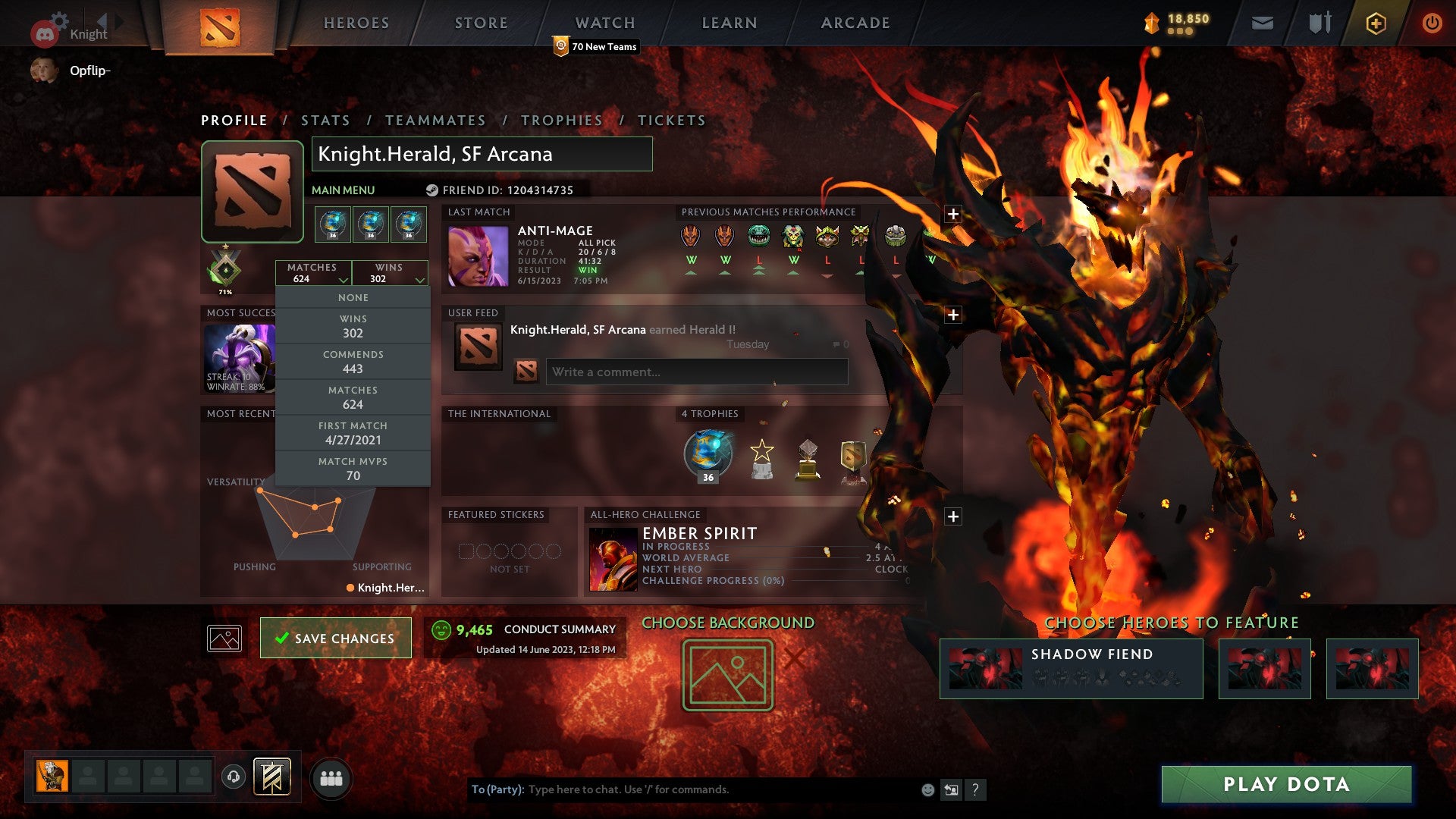Open the mail notifications icon

click(x=1261, y=23)
